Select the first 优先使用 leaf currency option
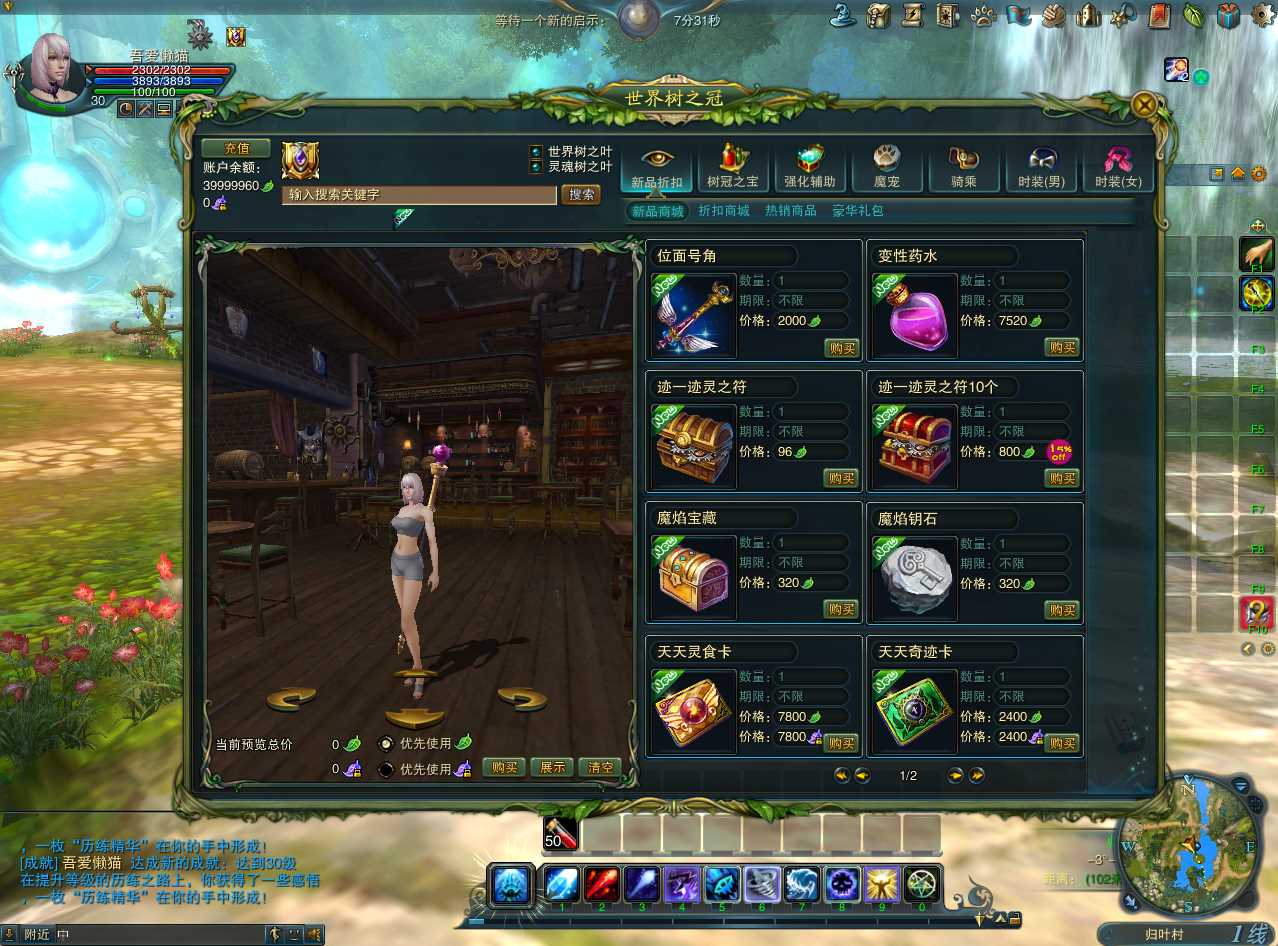 point(386,743)
